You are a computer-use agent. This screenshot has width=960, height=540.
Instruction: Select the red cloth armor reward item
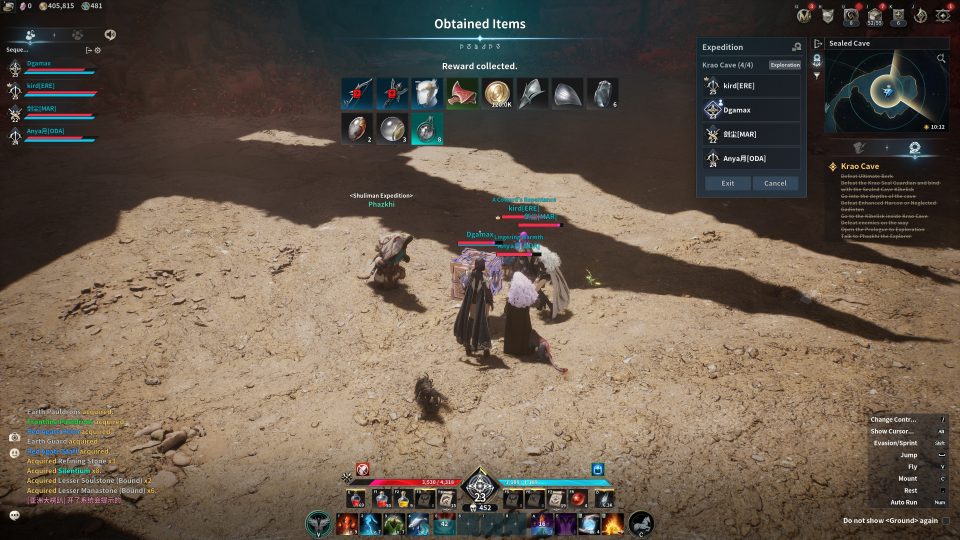coord(461,93)
